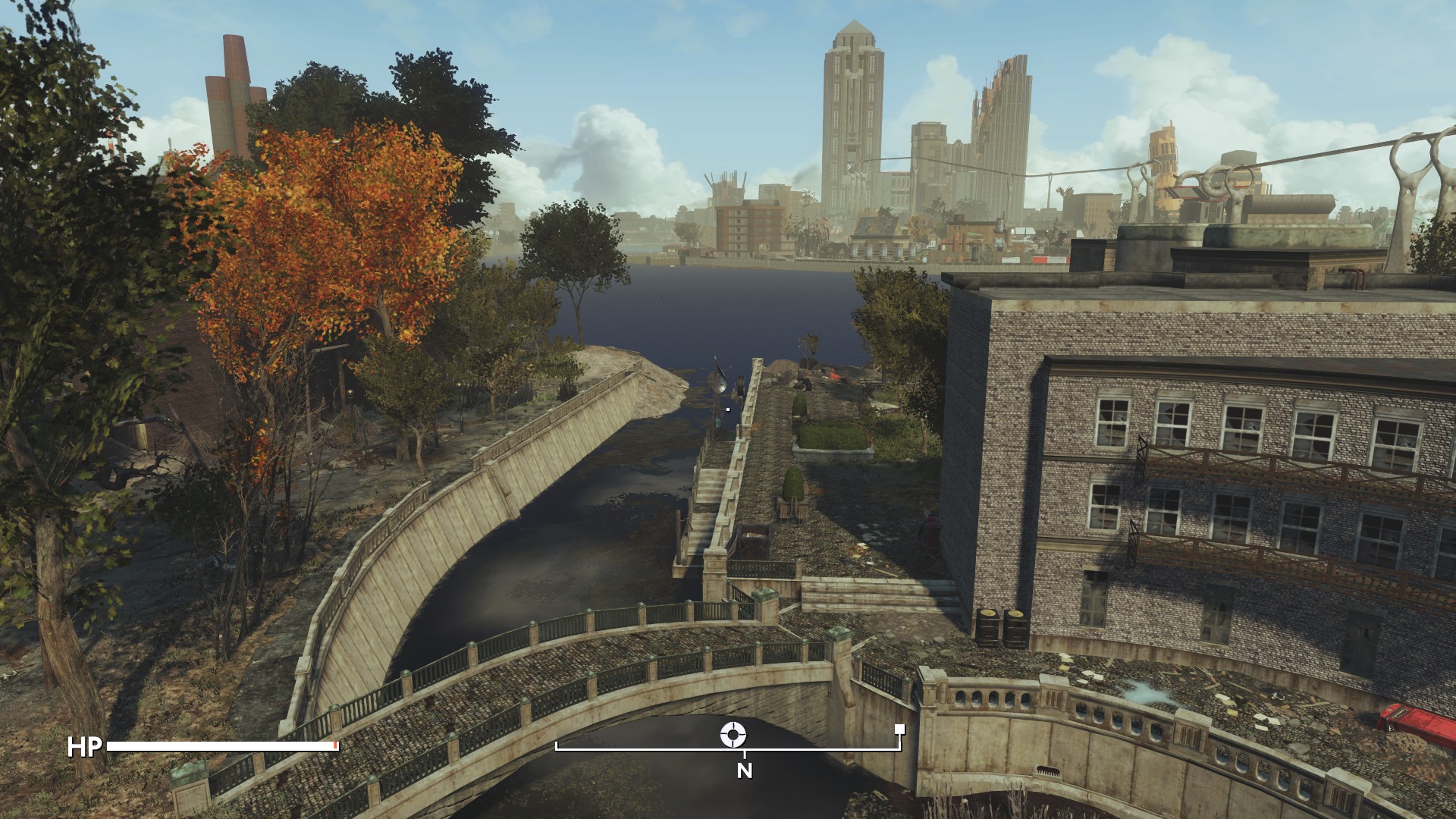Click the North indicator on the compass
This screenshot has width=1456, height=819.
click(745, 770)
